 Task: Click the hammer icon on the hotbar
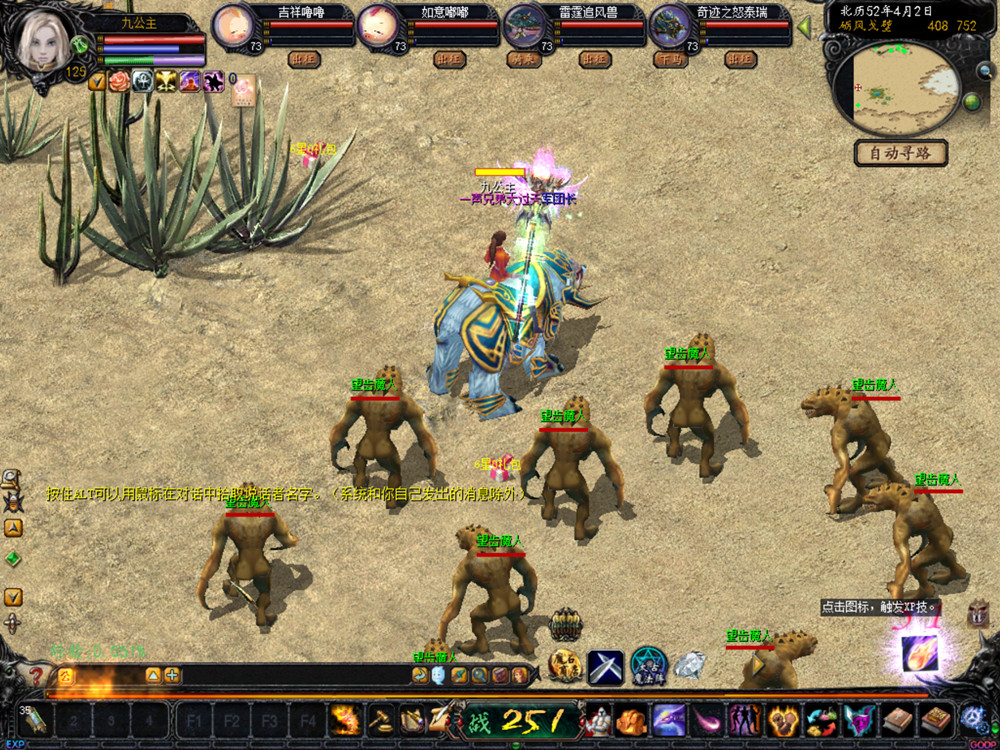point(380,719)
